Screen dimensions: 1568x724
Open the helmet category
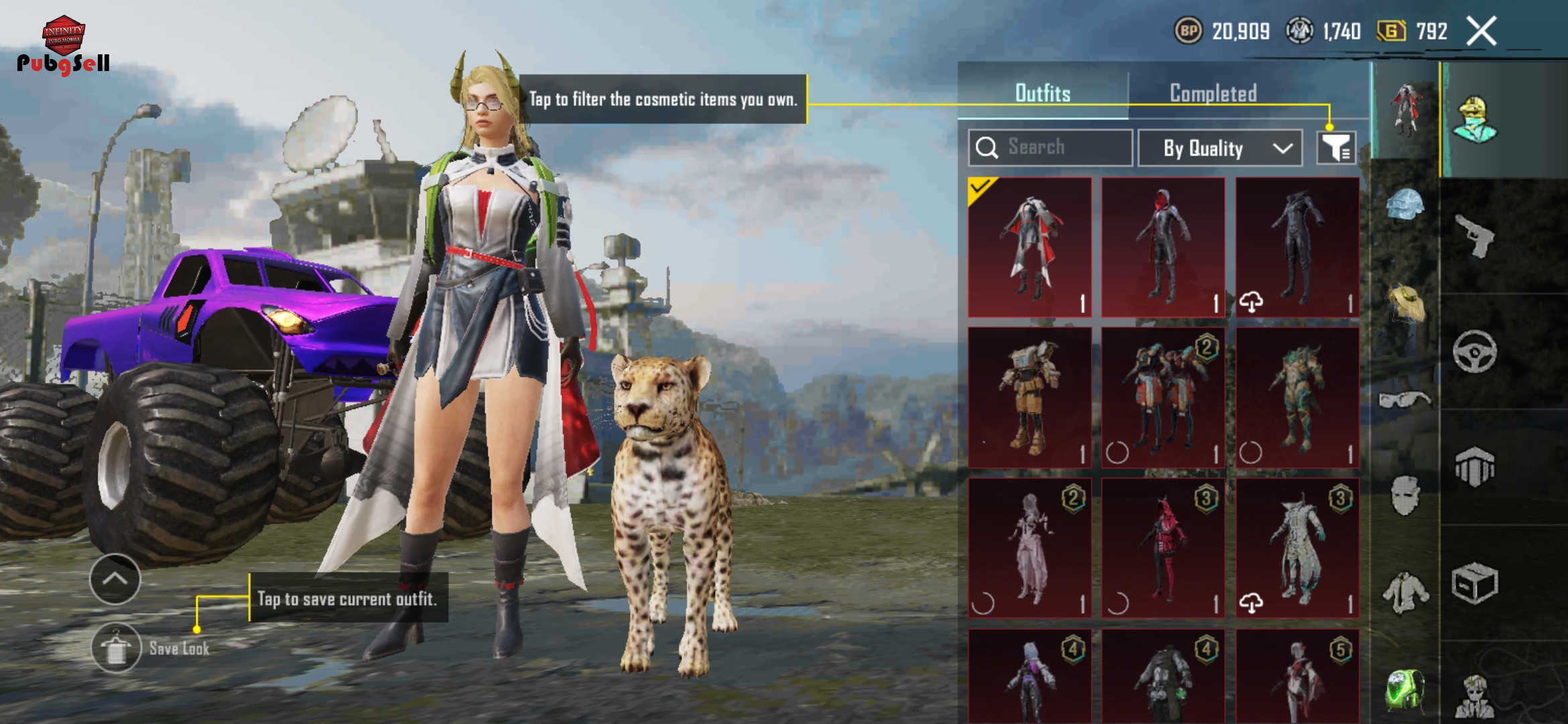click(x=1404, y=204)
